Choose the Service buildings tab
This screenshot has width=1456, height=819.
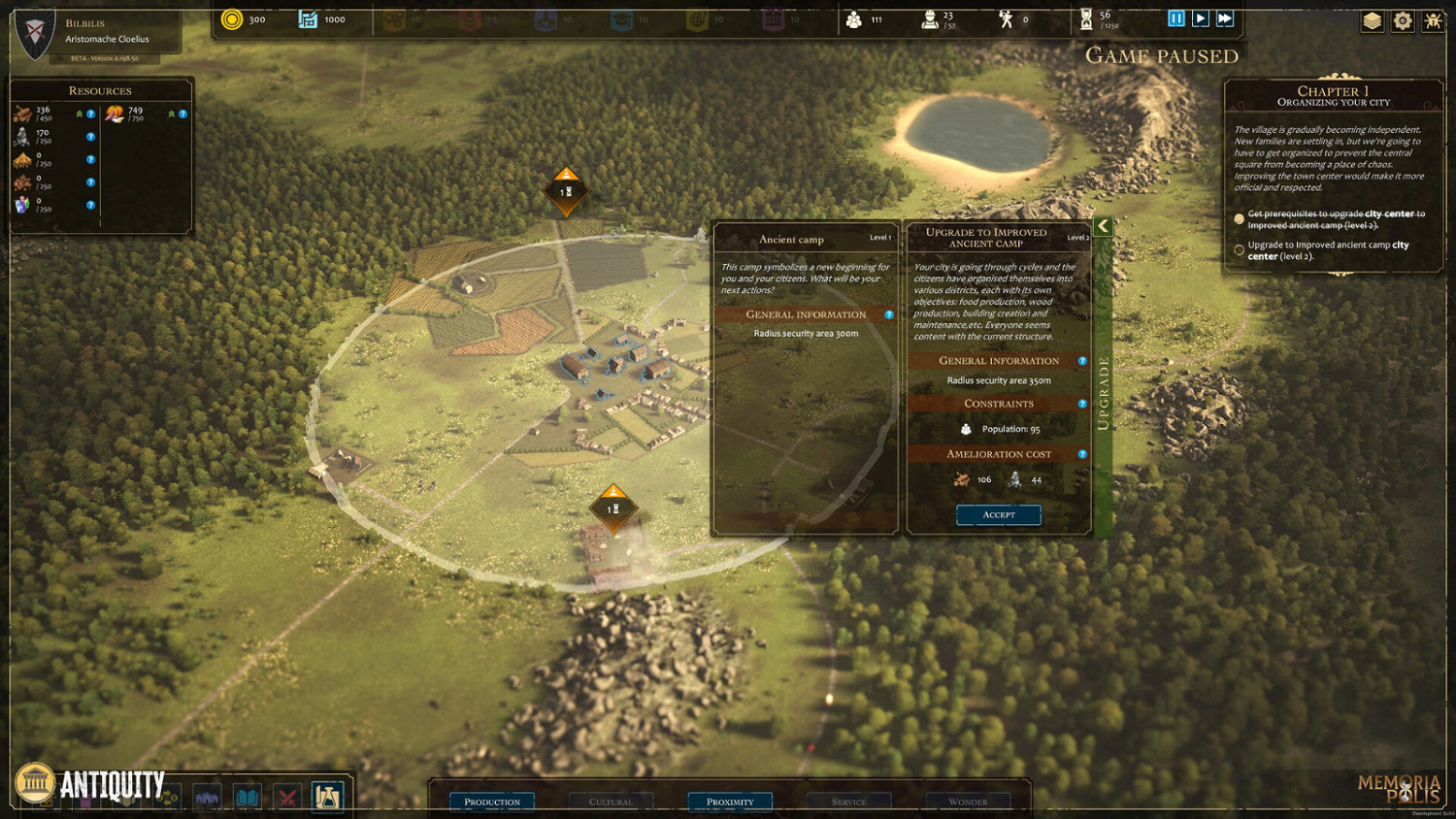[848, 802]
